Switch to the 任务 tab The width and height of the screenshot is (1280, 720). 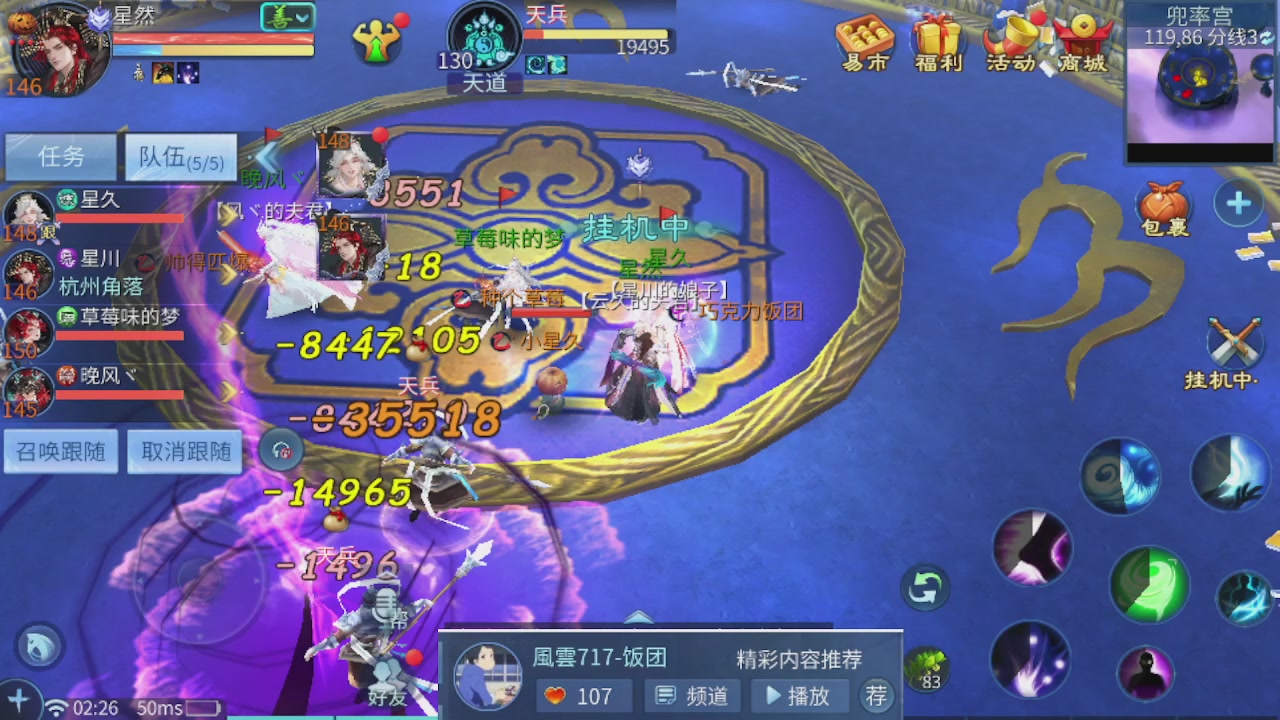[60, 157]
